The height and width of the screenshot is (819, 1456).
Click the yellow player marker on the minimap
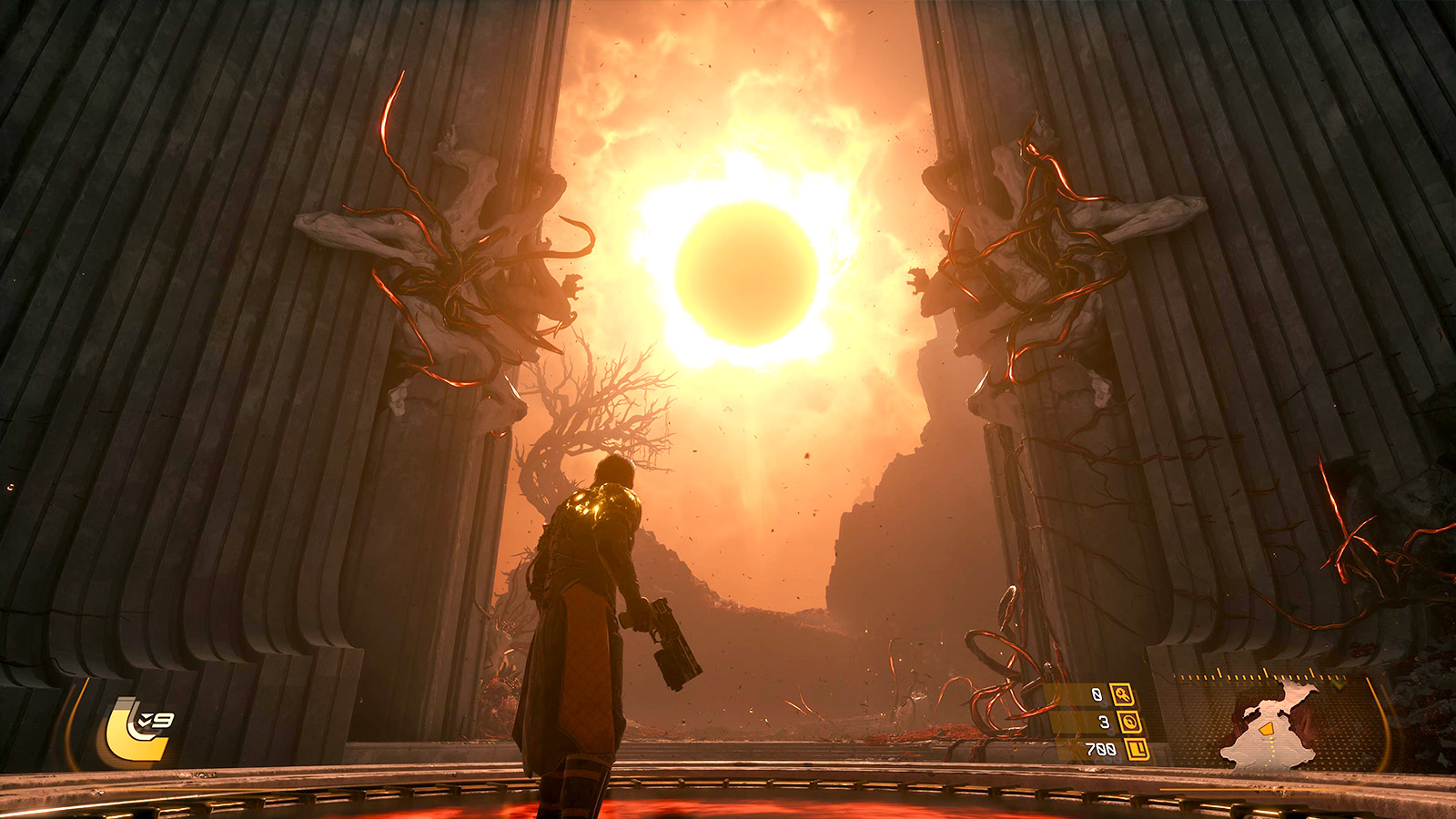[1267, 729]
